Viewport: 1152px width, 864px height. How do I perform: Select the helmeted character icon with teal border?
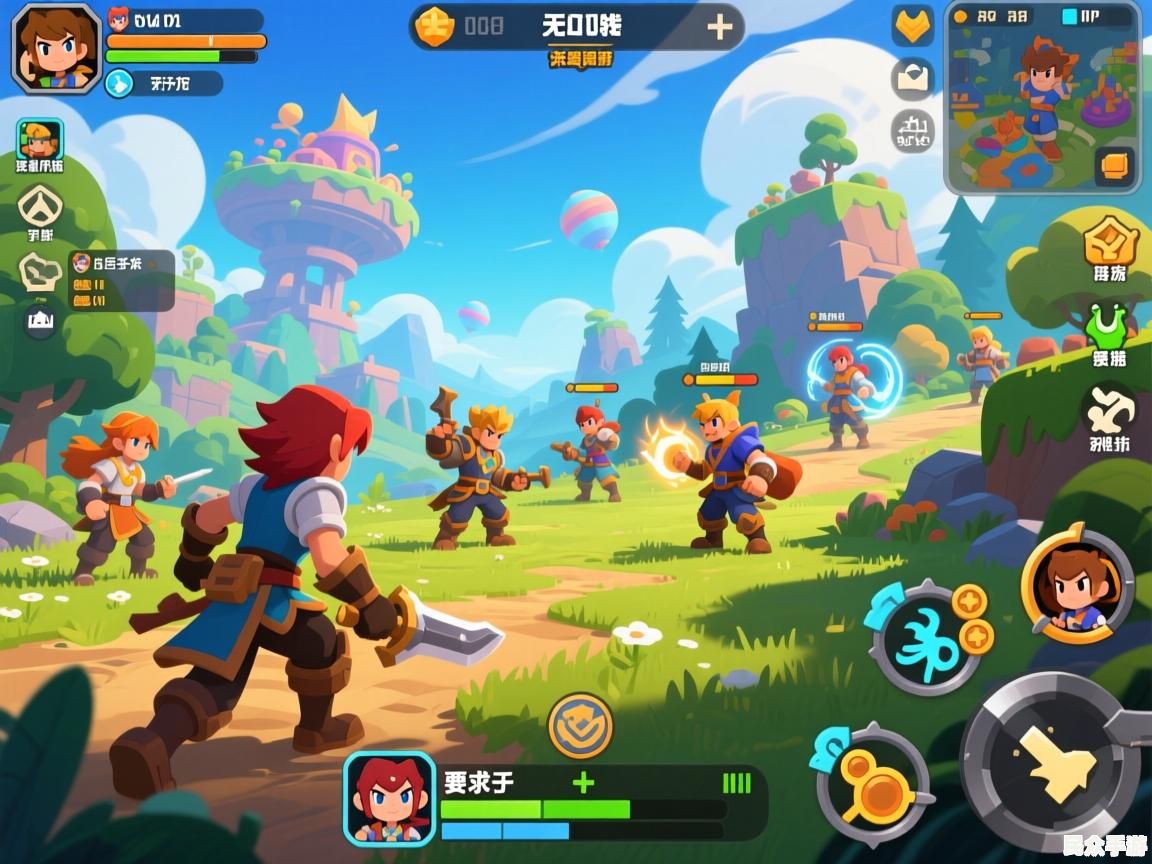pyautogui.click(x=40, y=140)
